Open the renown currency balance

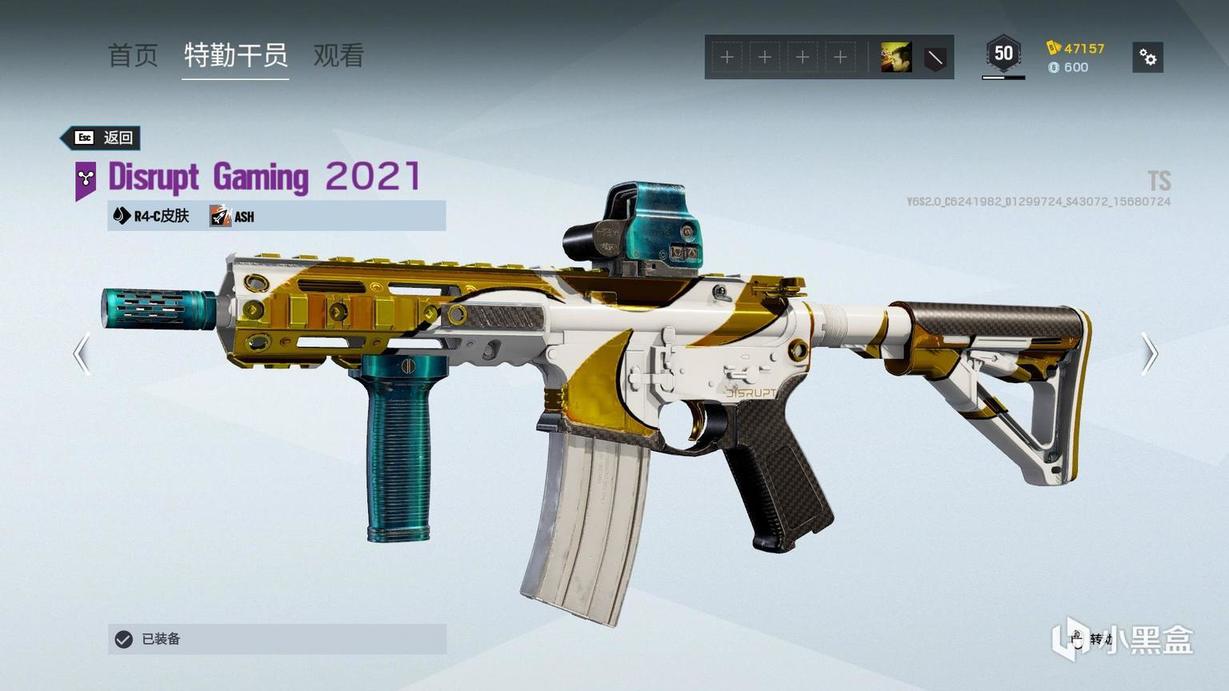1076,48
